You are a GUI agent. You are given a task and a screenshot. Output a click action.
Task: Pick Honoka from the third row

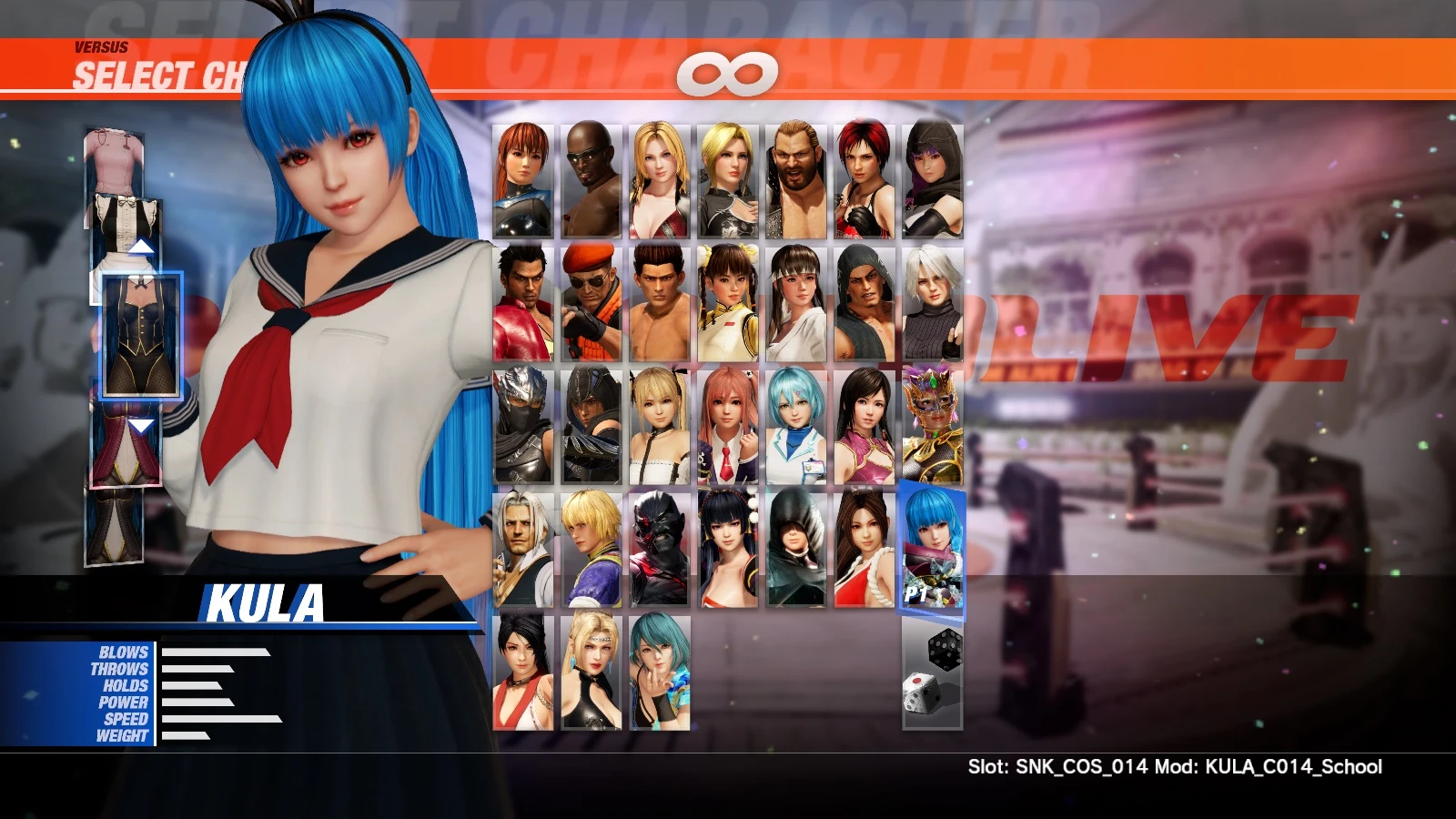[x=728, y=428]
